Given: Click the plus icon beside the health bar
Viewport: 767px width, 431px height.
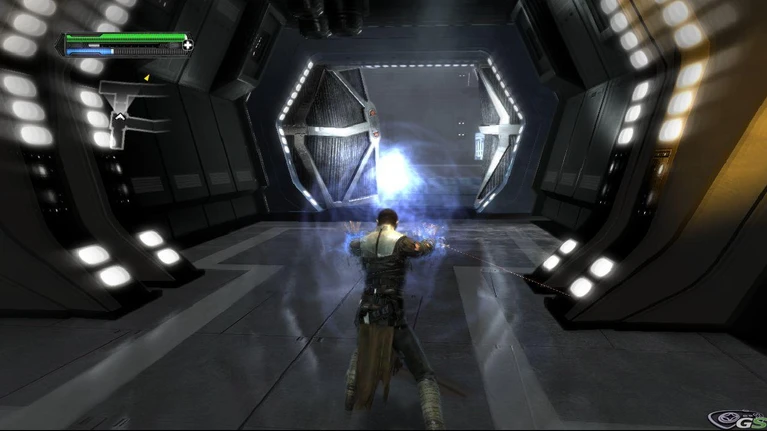Looking at the screenshot, I should click(x=188, y=45).
